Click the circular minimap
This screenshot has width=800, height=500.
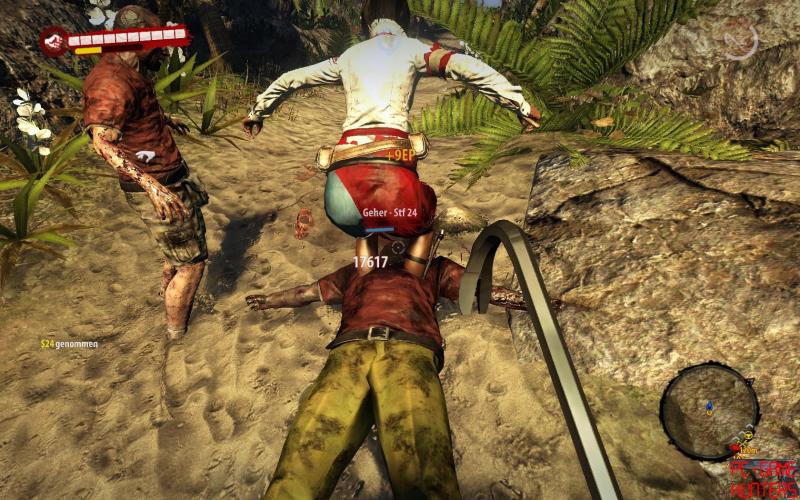click(709, 411)
